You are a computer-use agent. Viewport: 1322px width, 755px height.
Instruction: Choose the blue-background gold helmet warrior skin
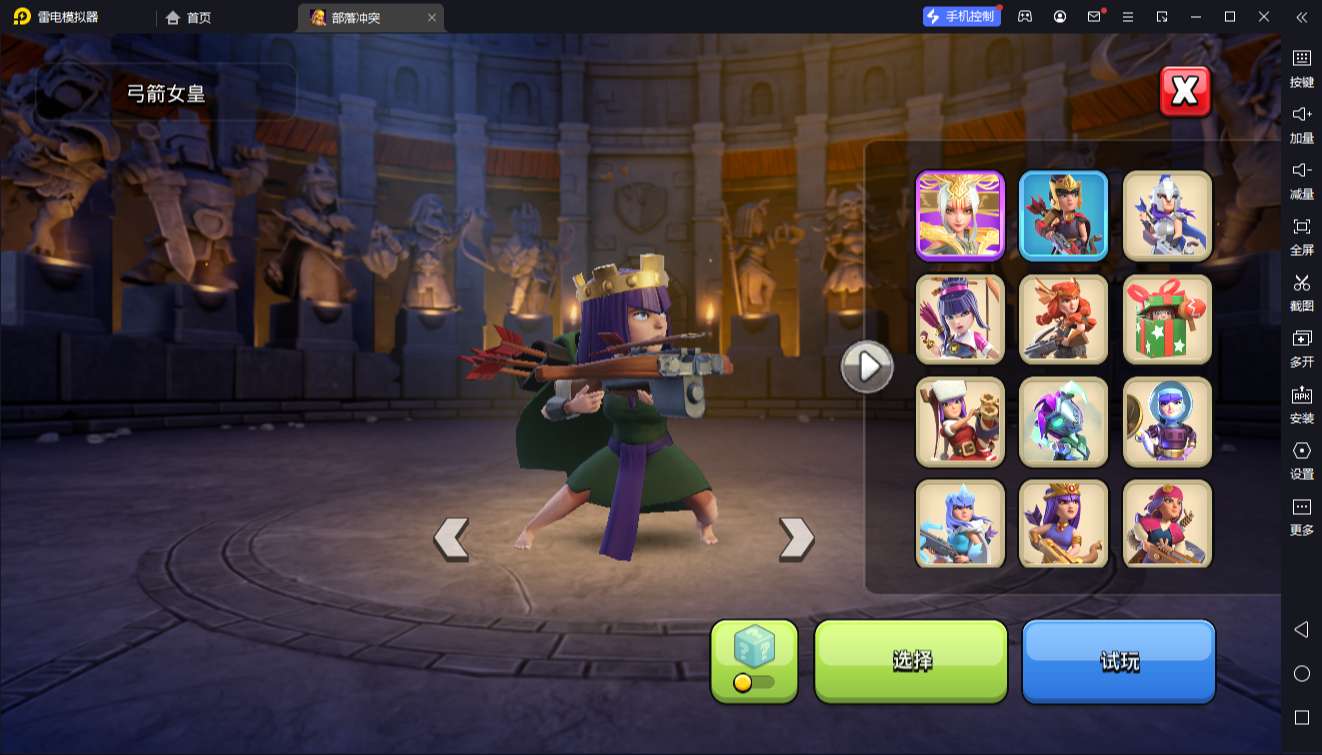click(1063, 215)
